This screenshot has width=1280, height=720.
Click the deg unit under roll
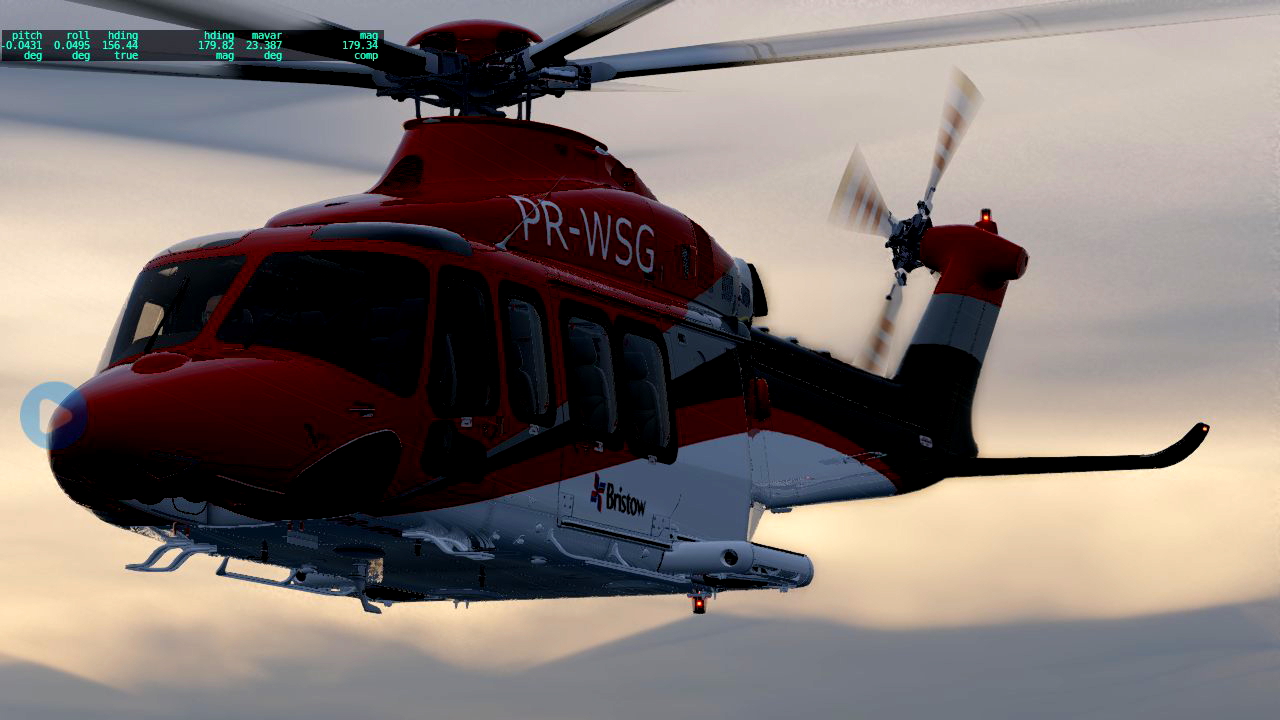tap(80, 56)
